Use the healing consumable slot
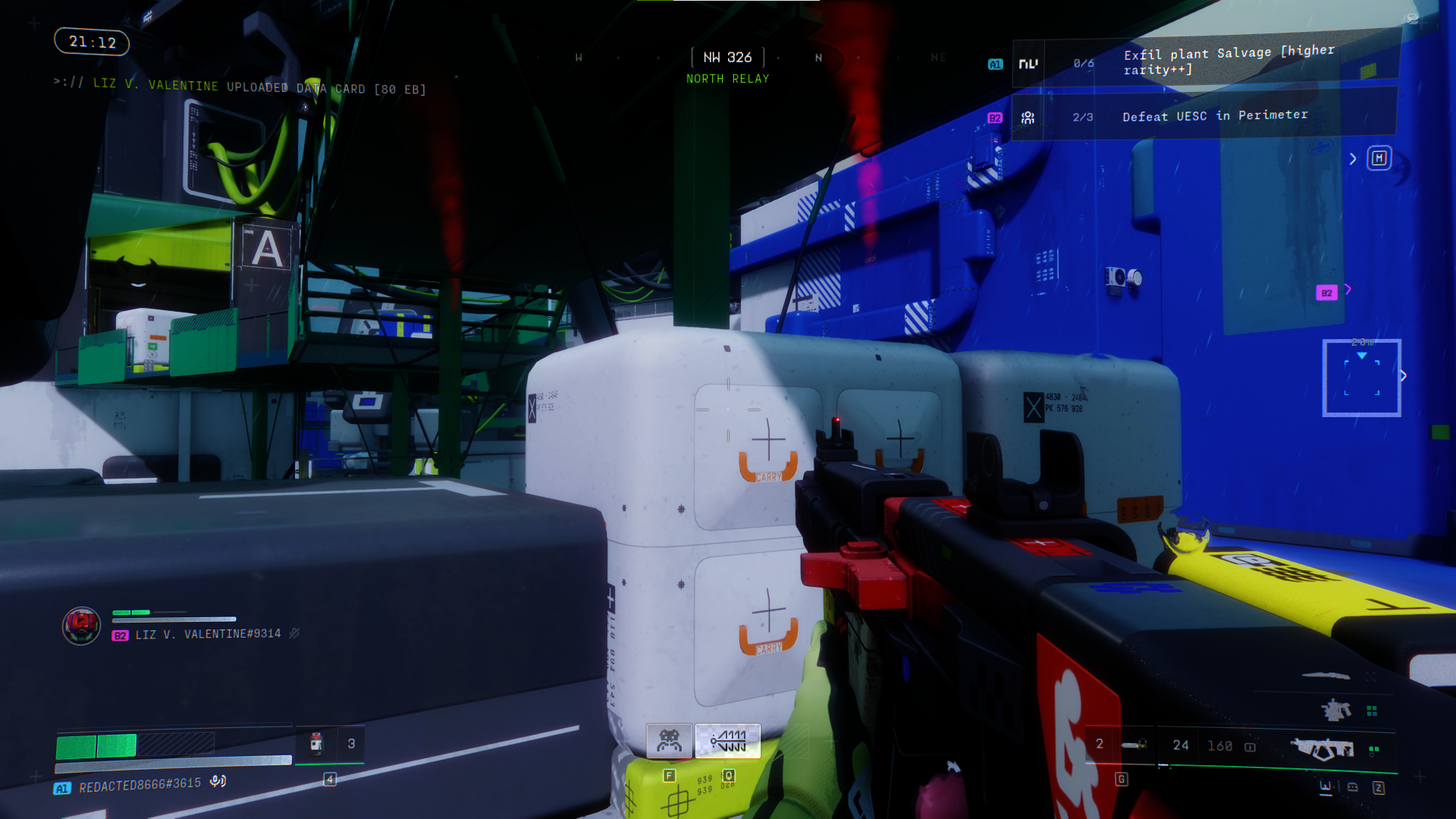 317,744
